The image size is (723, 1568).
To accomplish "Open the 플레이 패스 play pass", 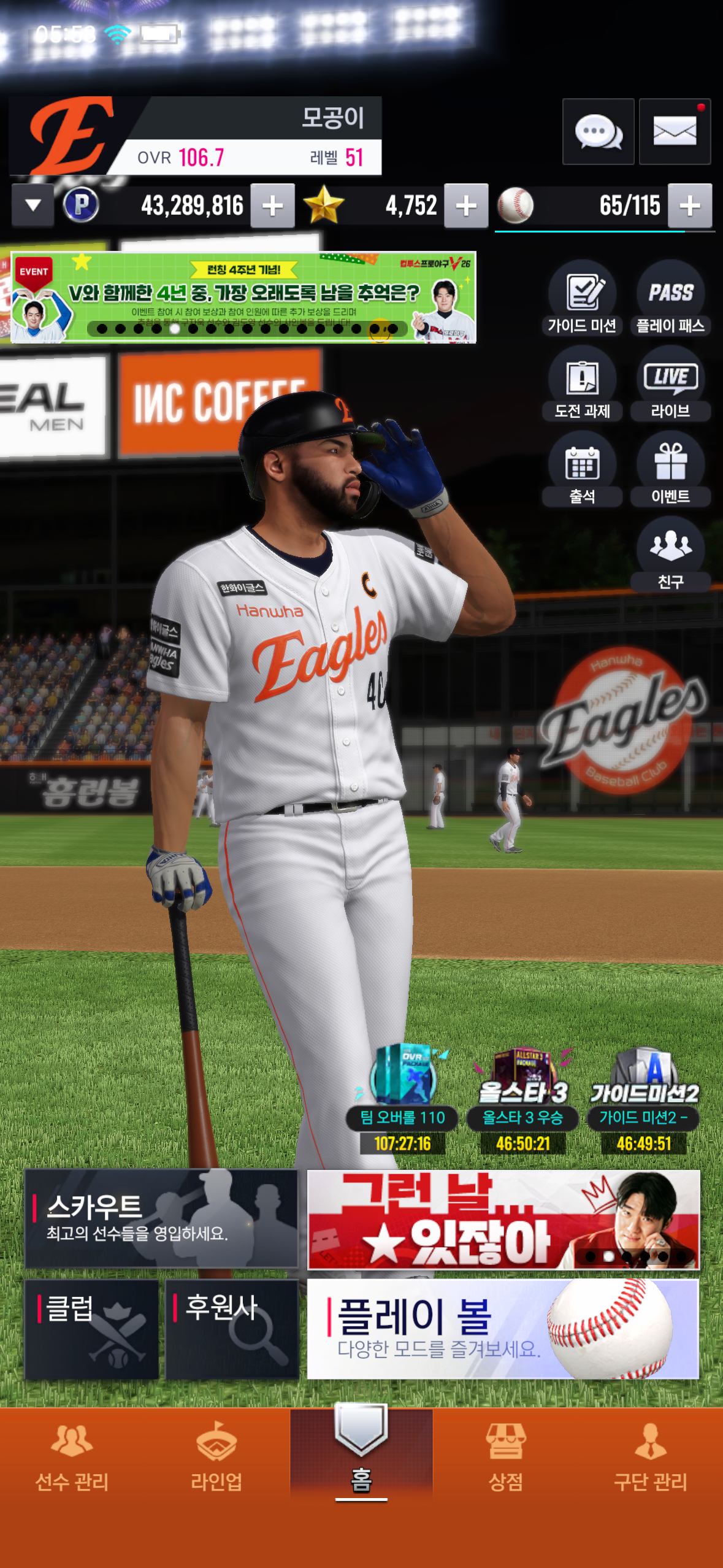I will (x=670, y=299).
